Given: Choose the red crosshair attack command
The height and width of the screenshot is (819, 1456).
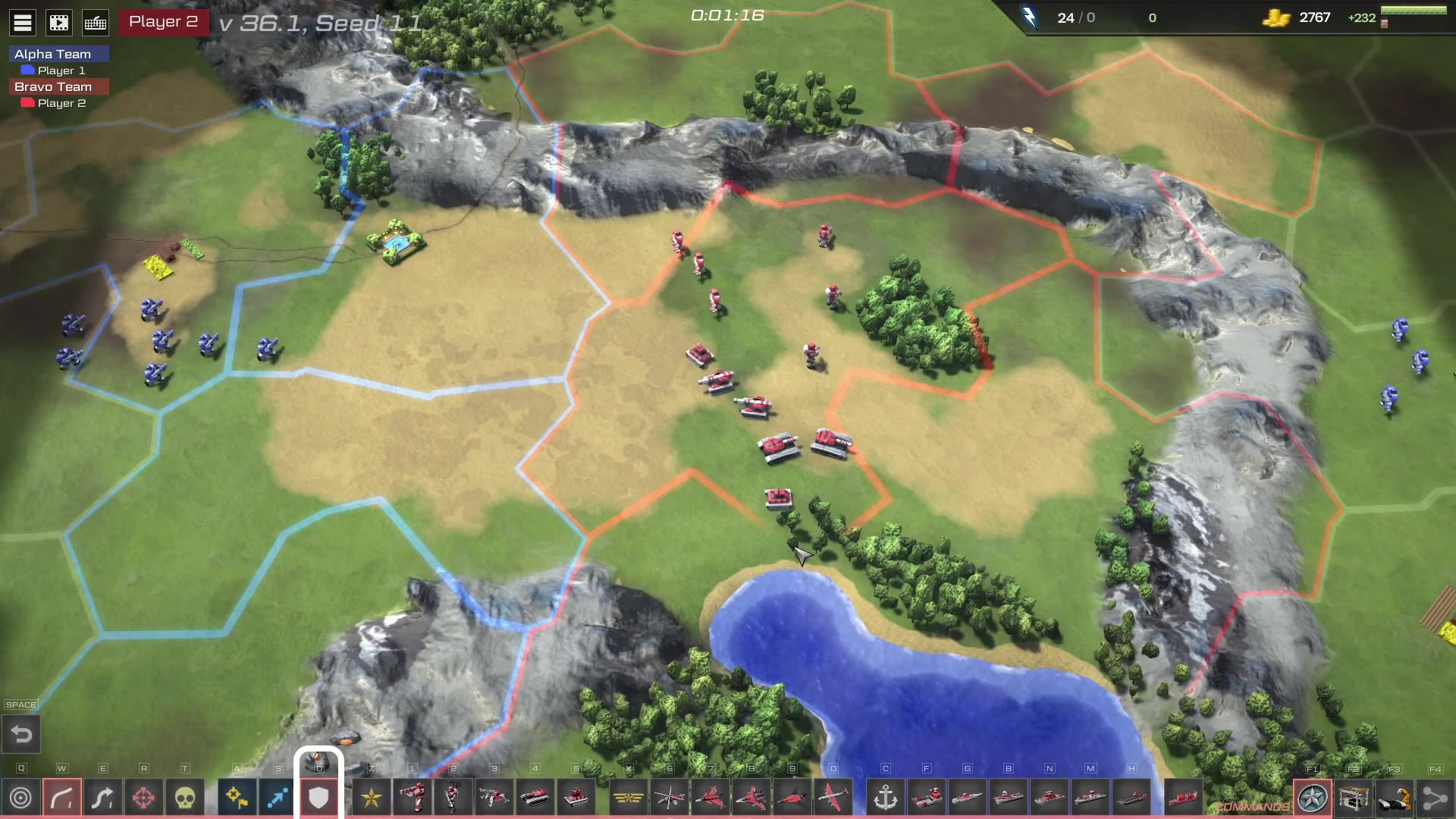Looking at the screenshot, I should [143, 798].
